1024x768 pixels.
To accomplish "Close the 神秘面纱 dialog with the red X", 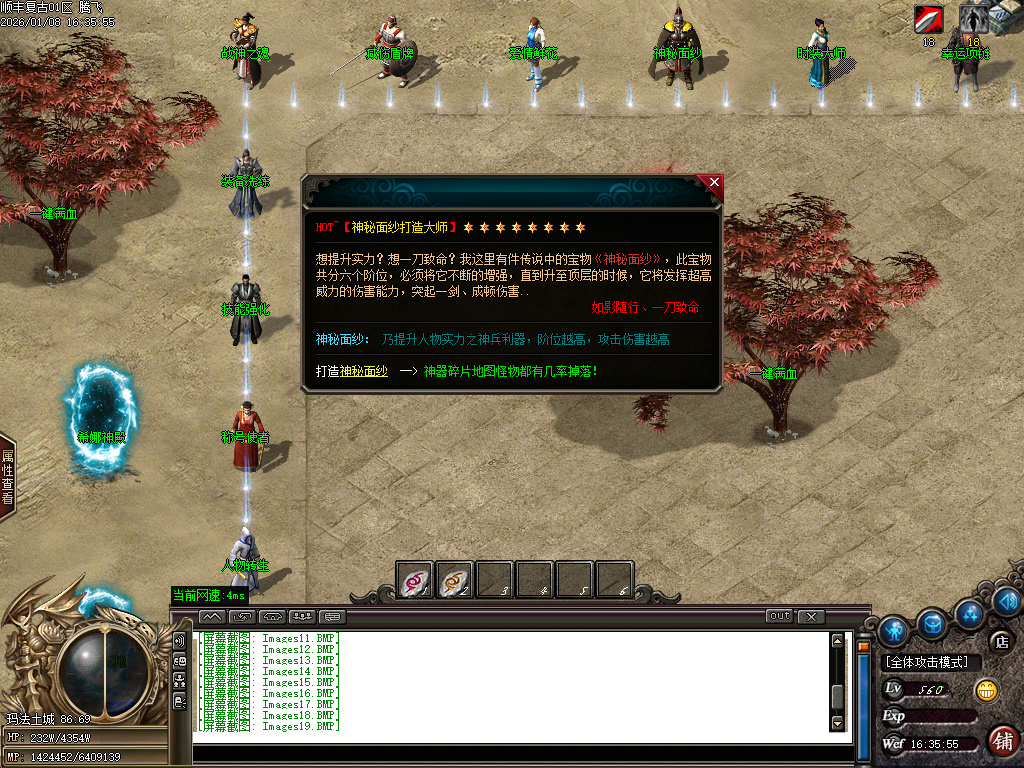I will point(713,183).
